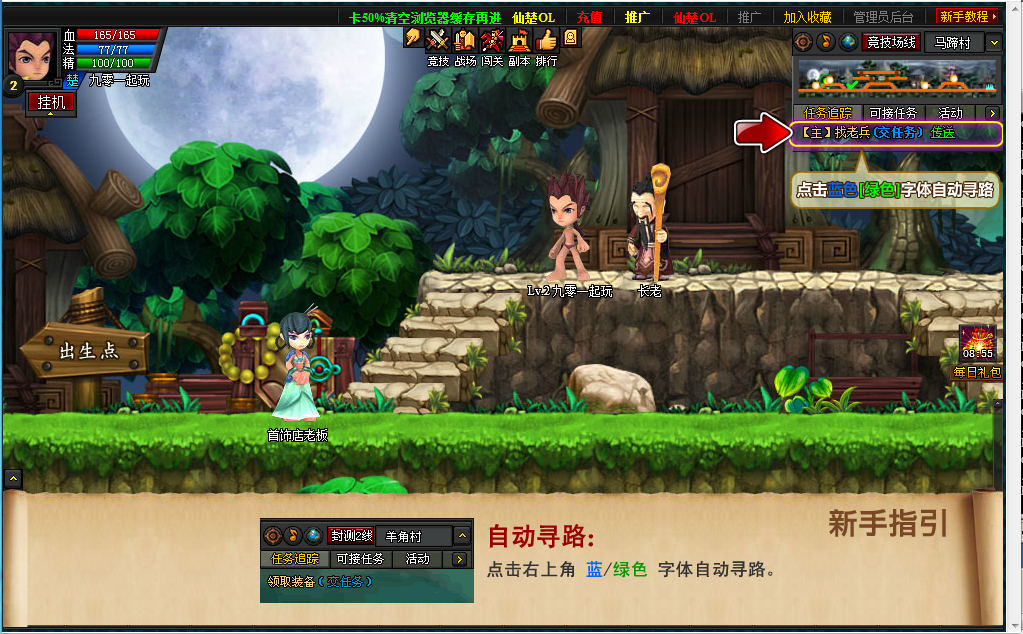This screenshot has width=1023, height=634.
Task: Open the globe world map icon
Action: tap(848, 43)
